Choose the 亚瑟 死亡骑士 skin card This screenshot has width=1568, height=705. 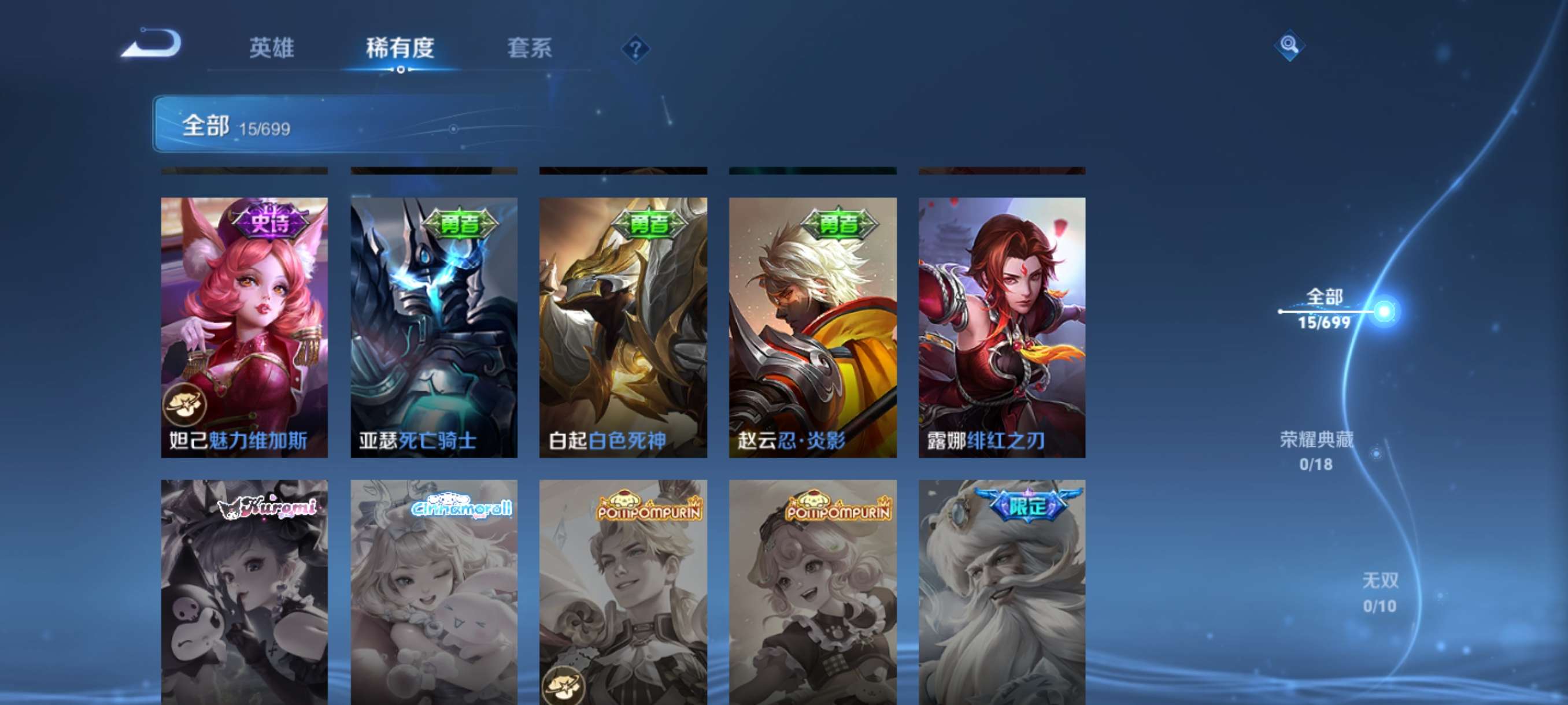point(434,326)
